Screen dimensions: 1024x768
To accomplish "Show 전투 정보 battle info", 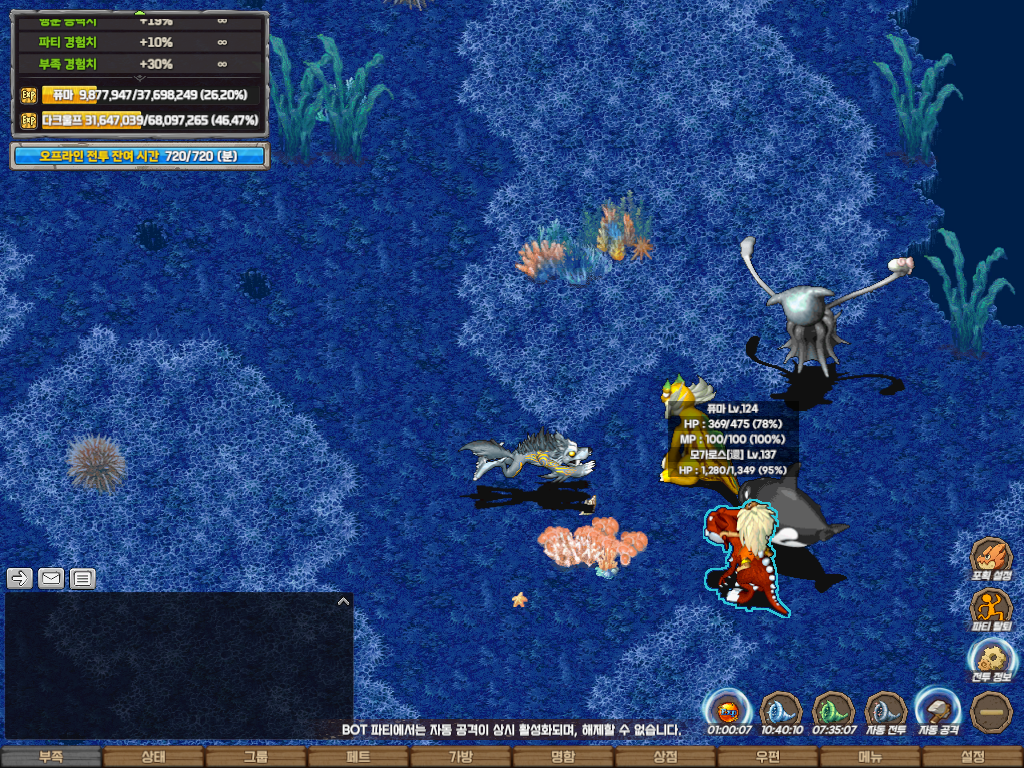I will (991, 659).
